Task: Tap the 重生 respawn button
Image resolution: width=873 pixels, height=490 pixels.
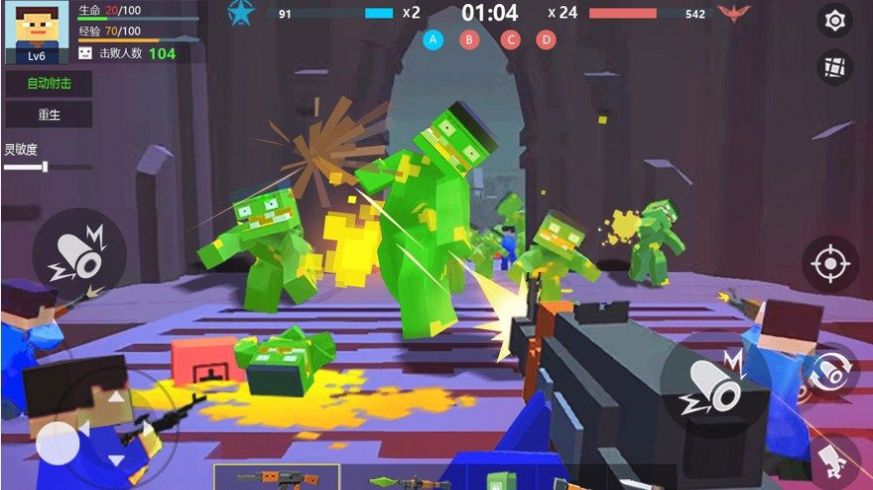Action: pyautogui.click(x=49, y=114)
